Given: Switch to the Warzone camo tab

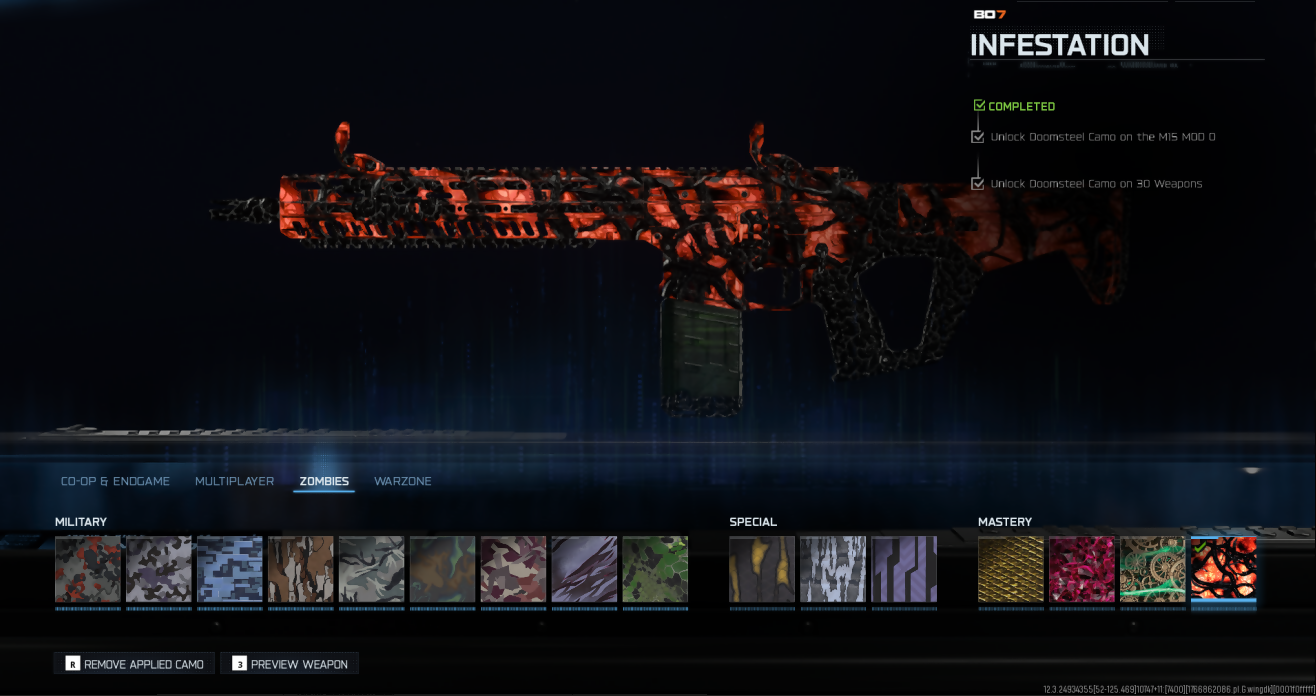Looking at the screenshot, I should [402, 481].
